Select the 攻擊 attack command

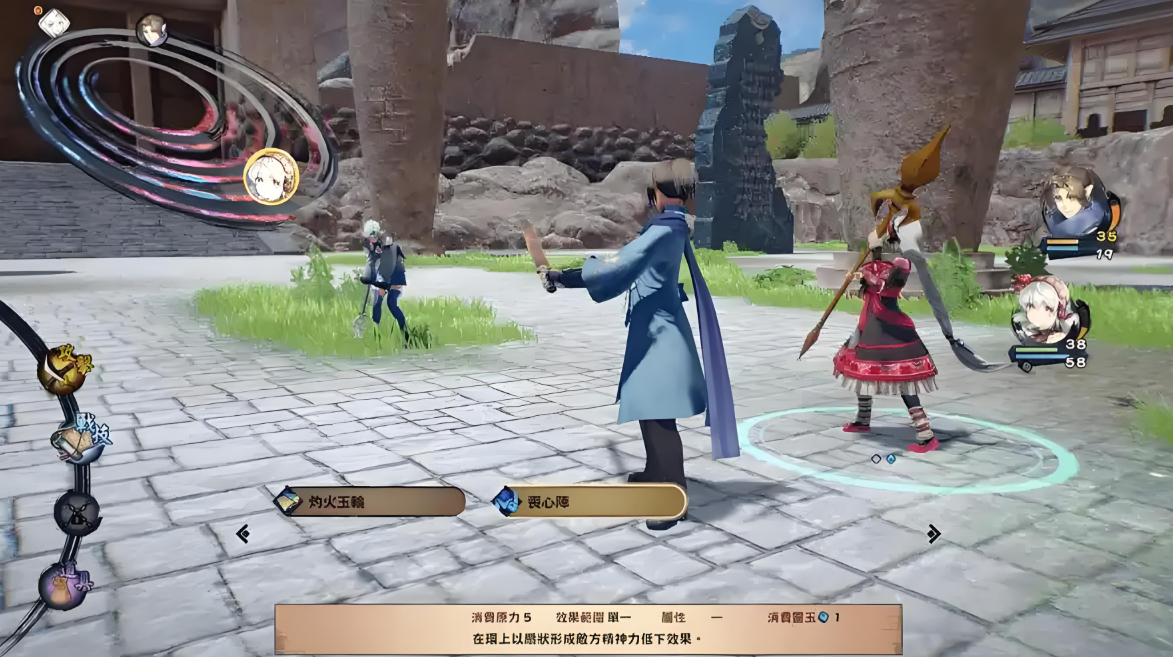65,371
